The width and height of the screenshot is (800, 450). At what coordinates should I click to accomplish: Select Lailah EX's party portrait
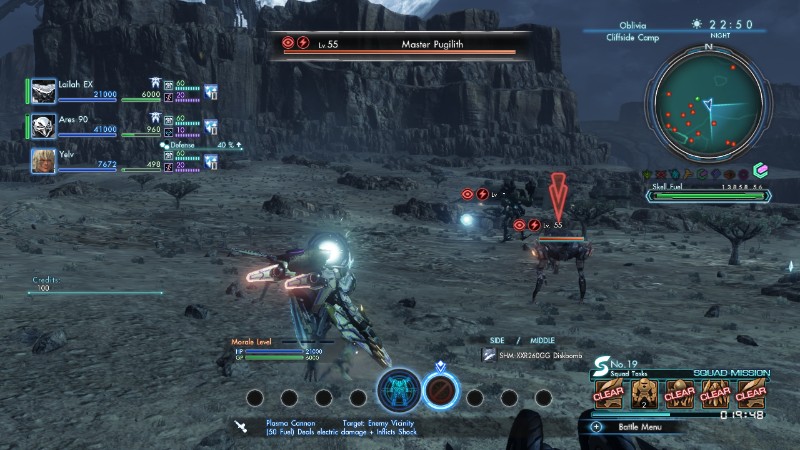click(44, 90)
